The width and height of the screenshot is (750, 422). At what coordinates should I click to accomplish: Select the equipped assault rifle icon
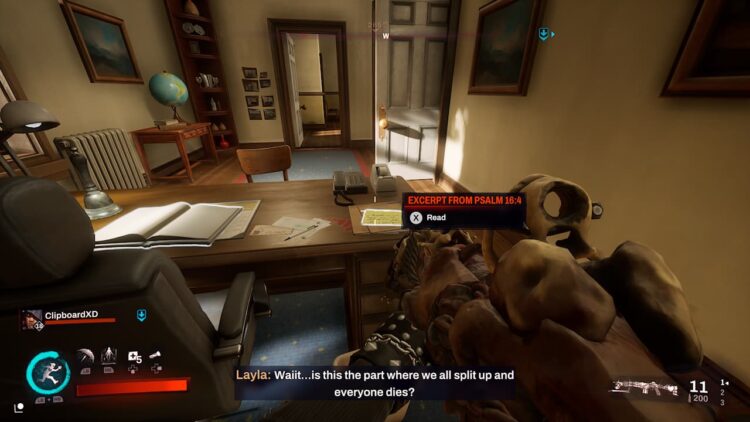click(x=645, y=387)
